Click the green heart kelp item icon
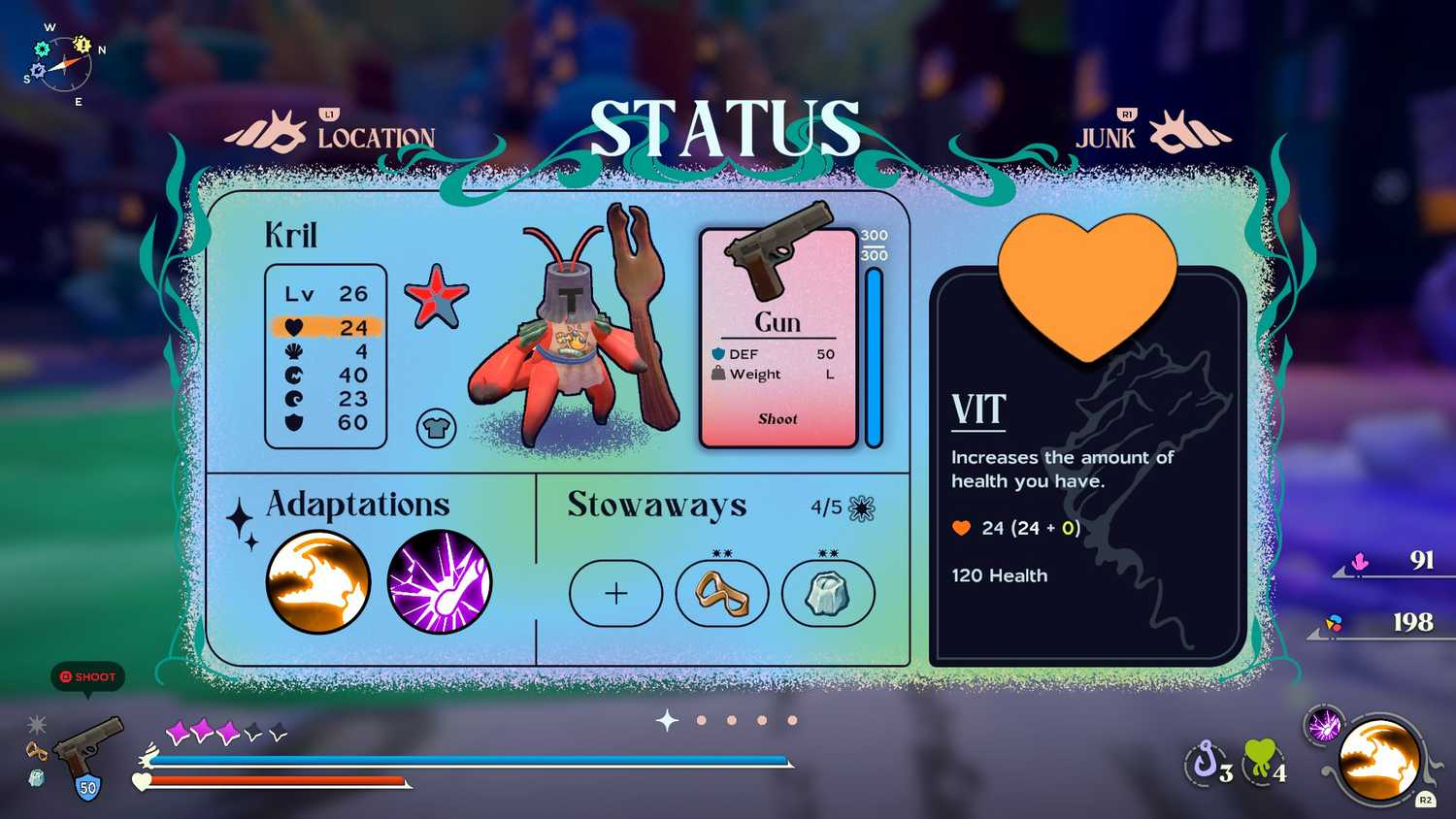 1263,760
